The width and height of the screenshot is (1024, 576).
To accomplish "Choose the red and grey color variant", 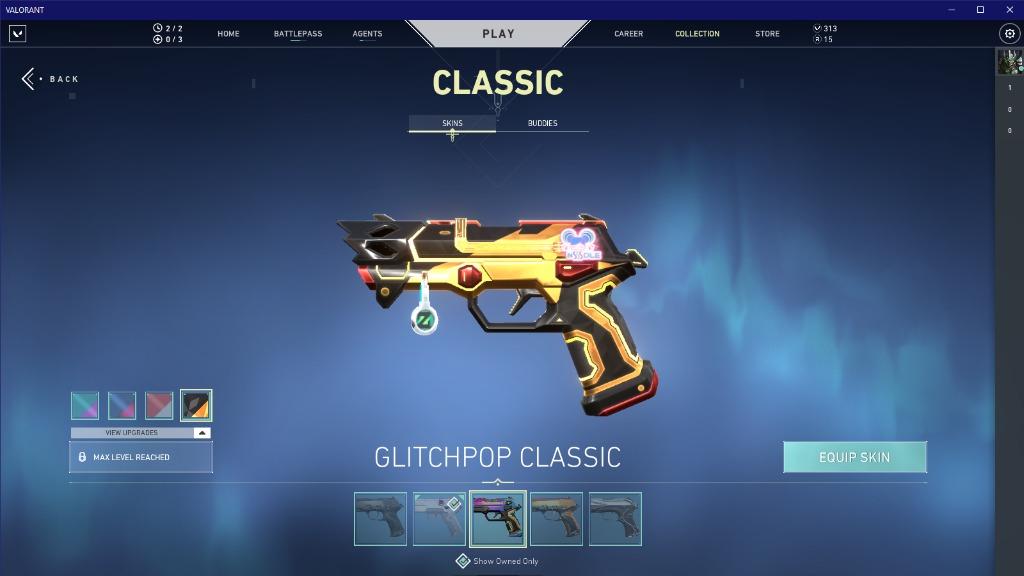I will pos(159,405).
